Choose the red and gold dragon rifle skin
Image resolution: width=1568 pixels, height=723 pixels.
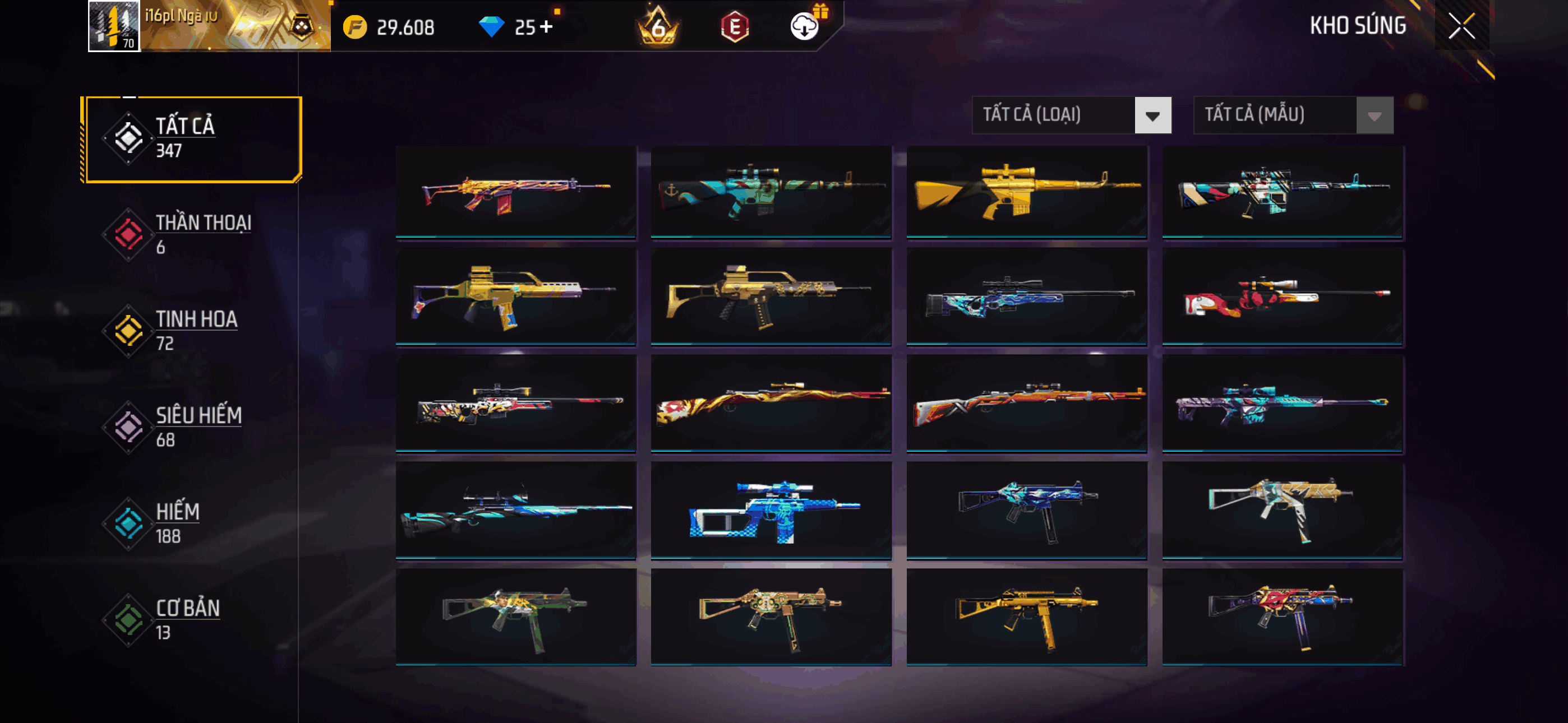tap(771, 403)
